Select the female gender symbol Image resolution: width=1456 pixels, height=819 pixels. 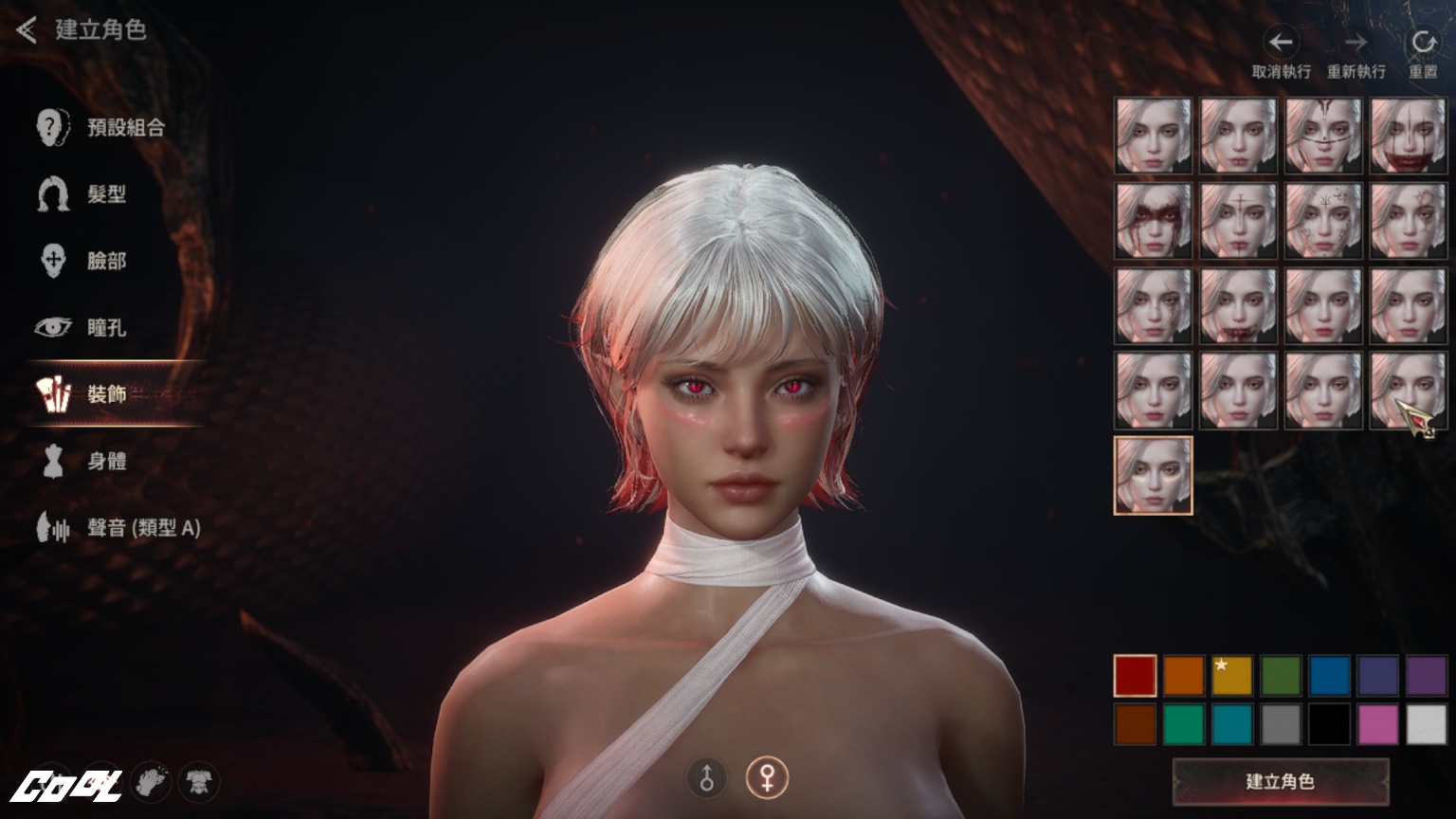coord(766,778)
